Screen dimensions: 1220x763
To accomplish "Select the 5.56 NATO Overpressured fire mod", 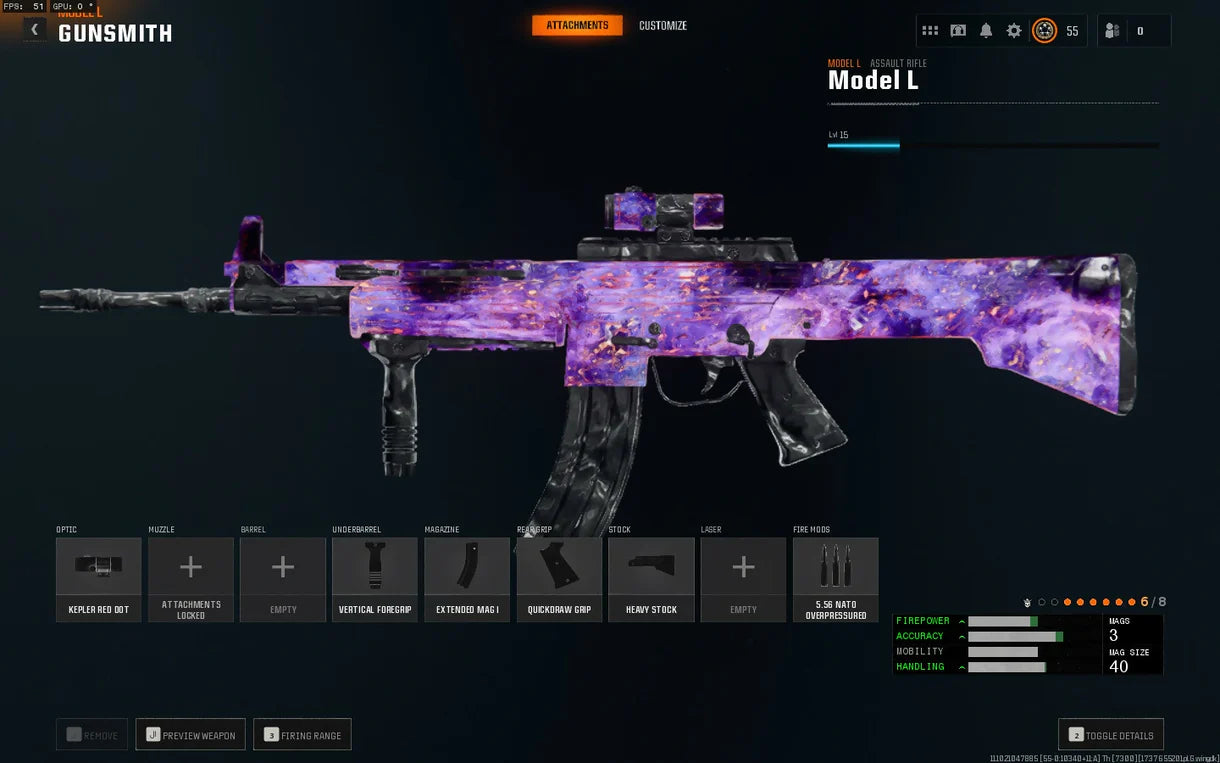I will [x=835, y=579].
